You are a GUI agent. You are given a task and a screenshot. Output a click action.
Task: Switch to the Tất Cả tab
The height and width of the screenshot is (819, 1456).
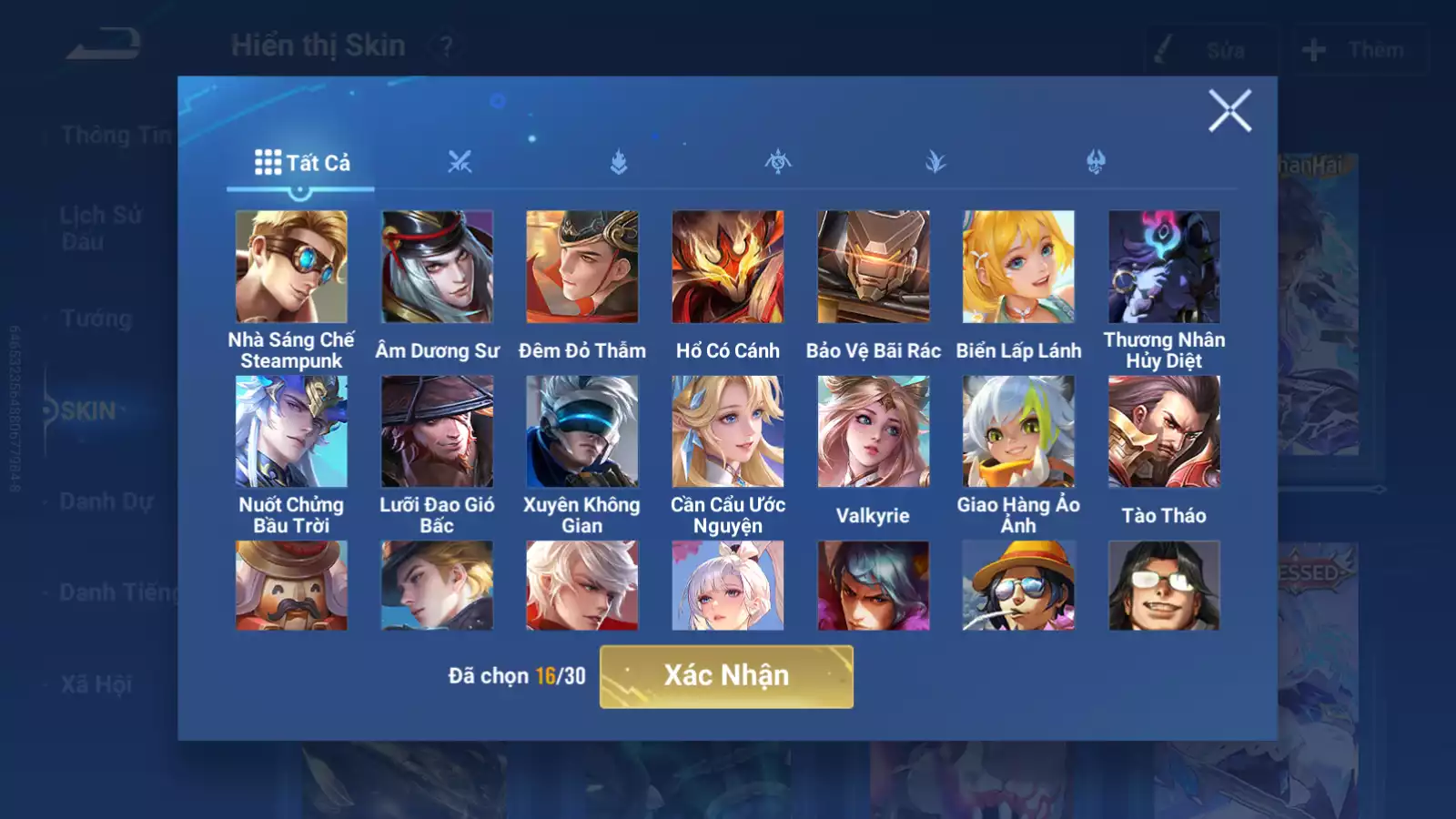click(301, 163)
